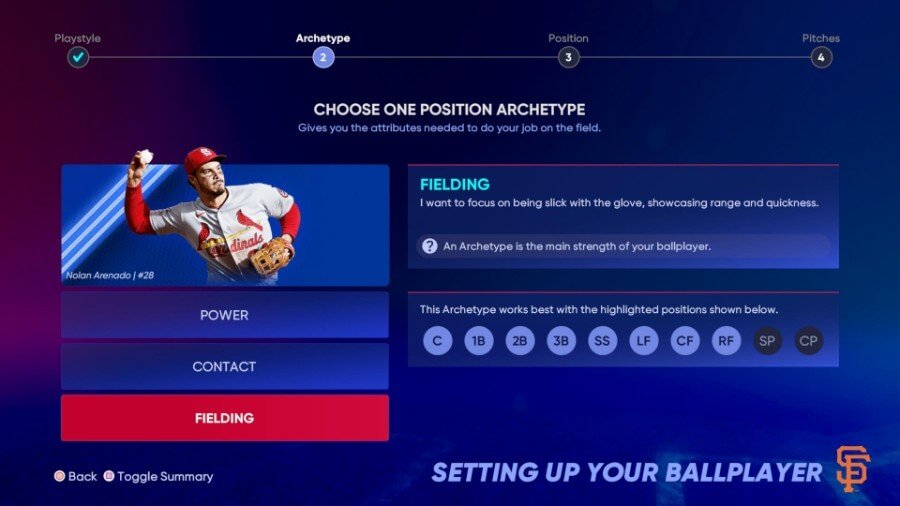
Task: Select the C position badge
Action: click(437, 341)
